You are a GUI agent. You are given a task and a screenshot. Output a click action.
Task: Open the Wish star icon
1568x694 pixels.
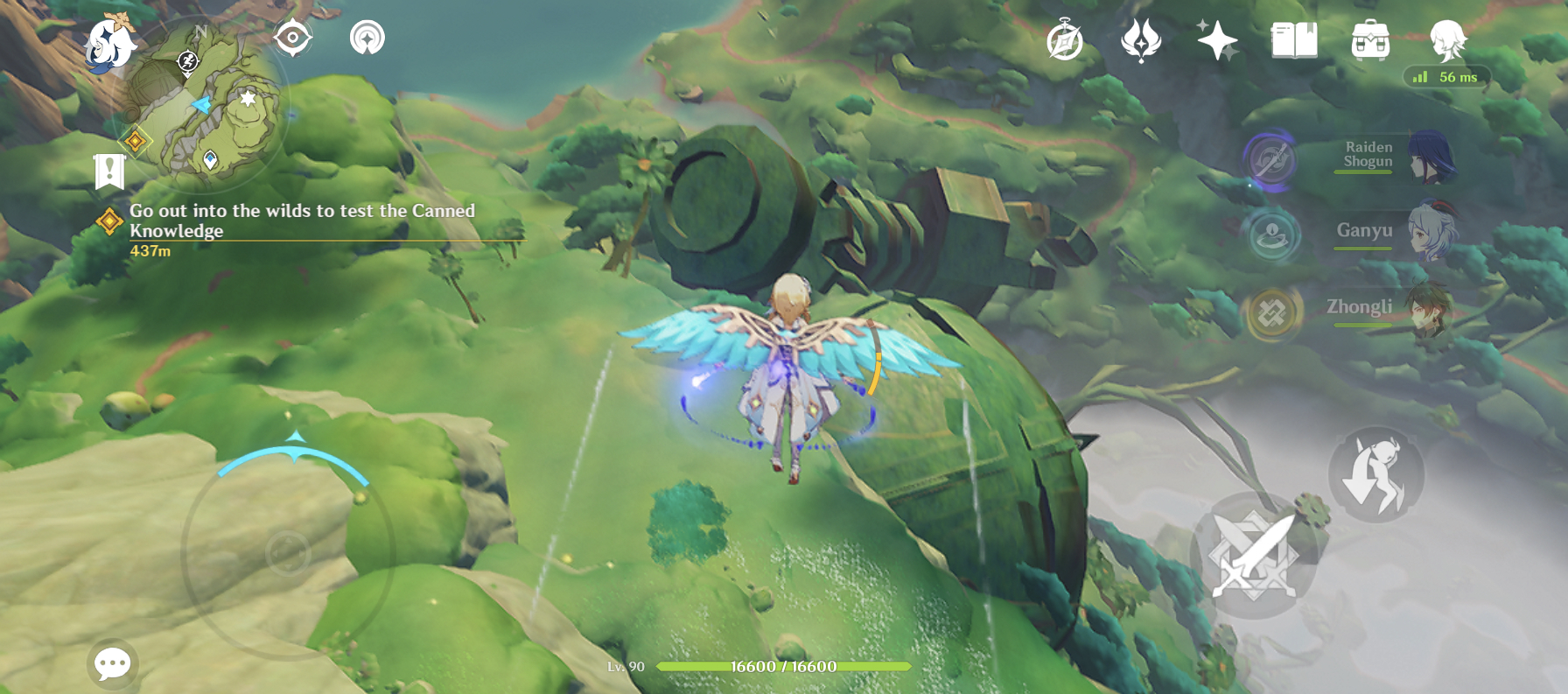click(x=1217, y=40)
